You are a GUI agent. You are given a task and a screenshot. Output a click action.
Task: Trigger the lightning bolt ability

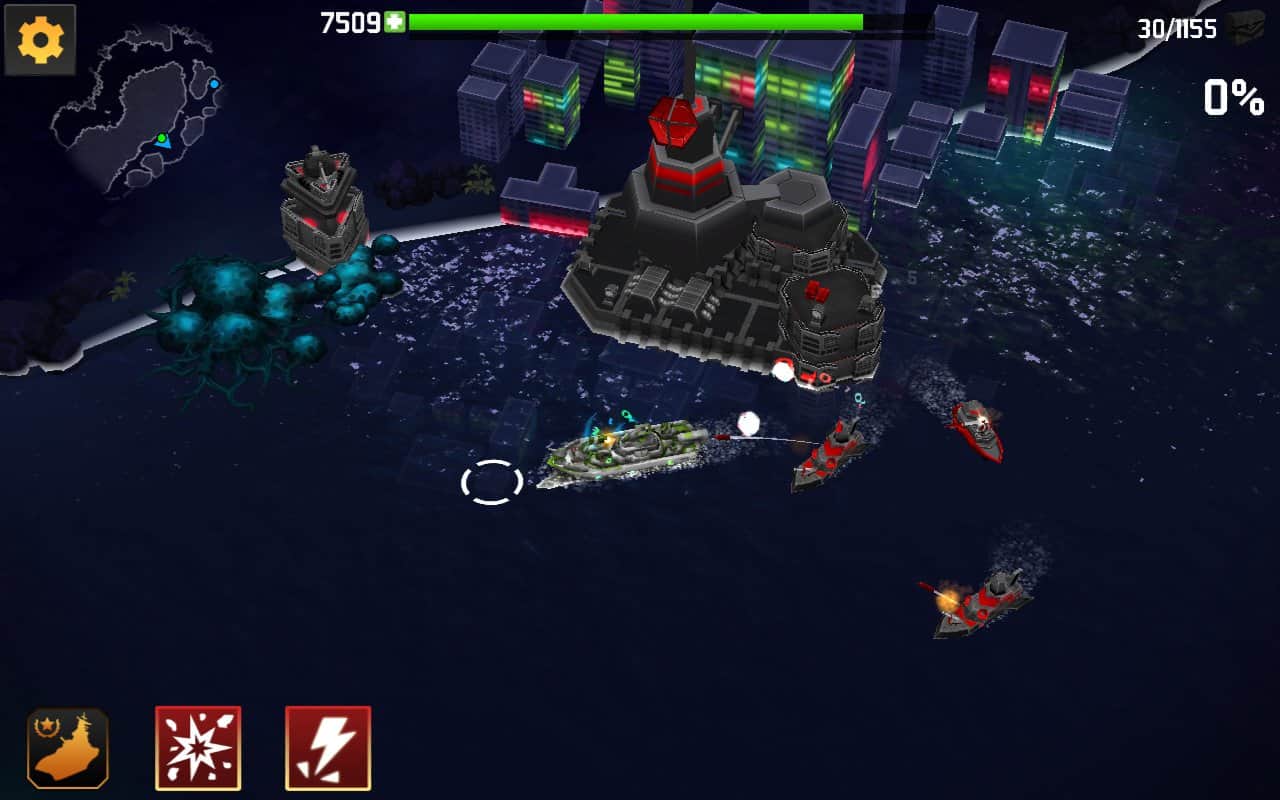tap(328, 748)
